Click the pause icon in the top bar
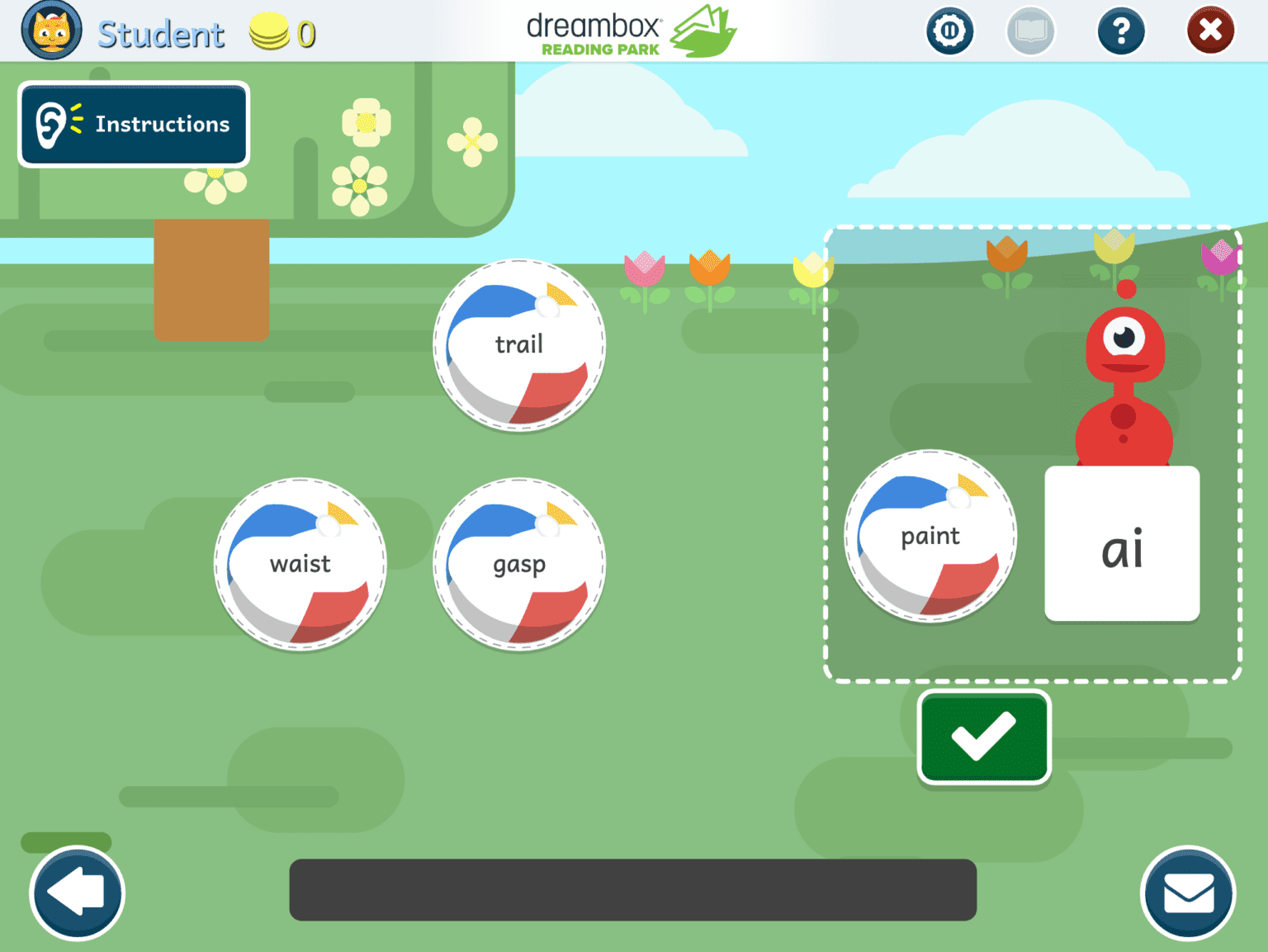 click(x=950, y=31)
